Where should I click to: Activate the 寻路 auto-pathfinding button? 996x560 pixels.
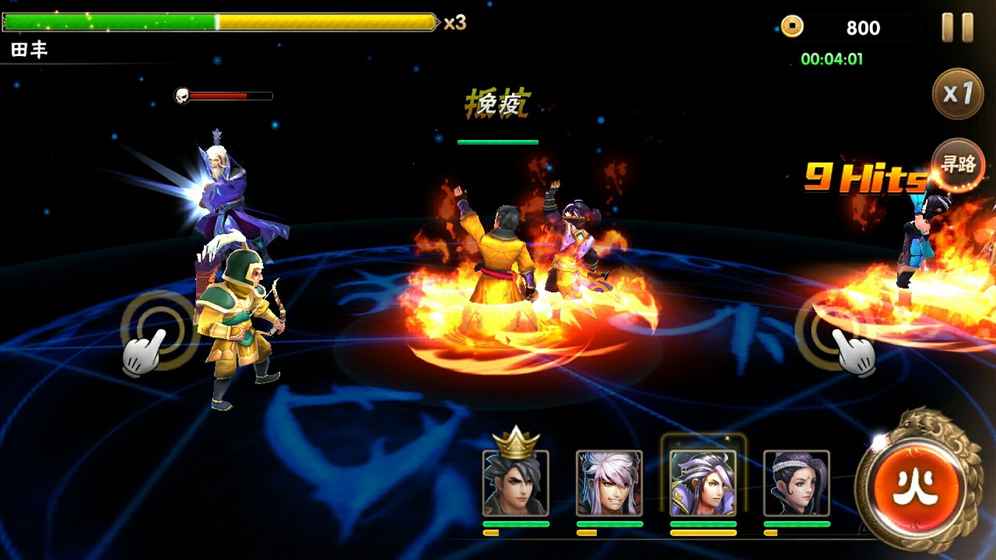(957, 165)
